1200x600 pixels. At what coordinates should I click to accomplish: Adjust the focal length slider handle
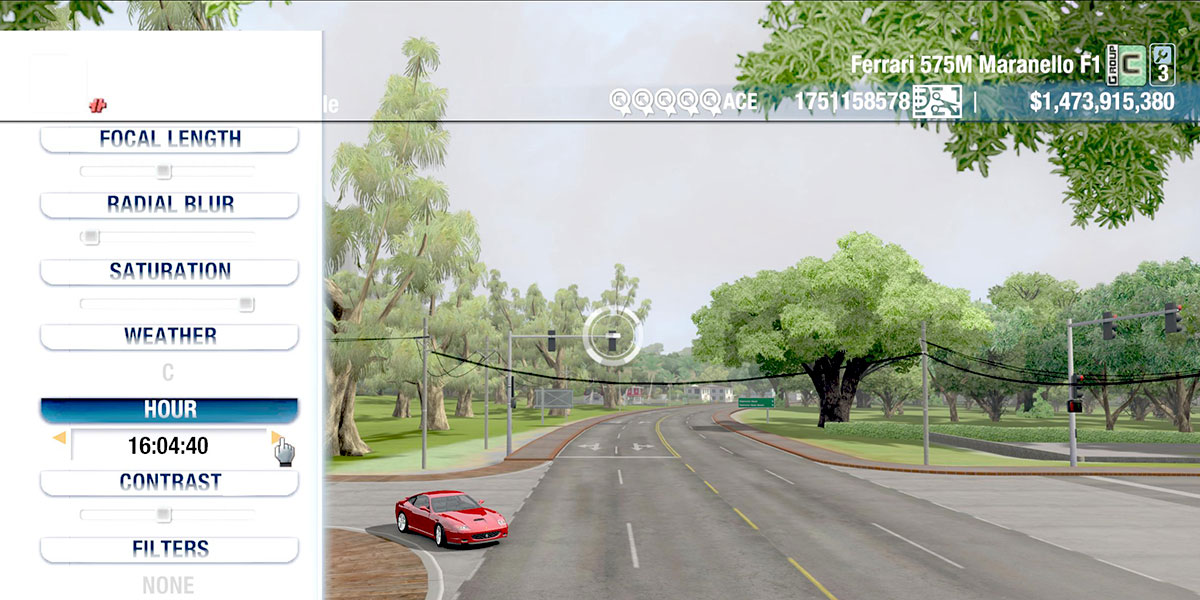coord(164,172)
